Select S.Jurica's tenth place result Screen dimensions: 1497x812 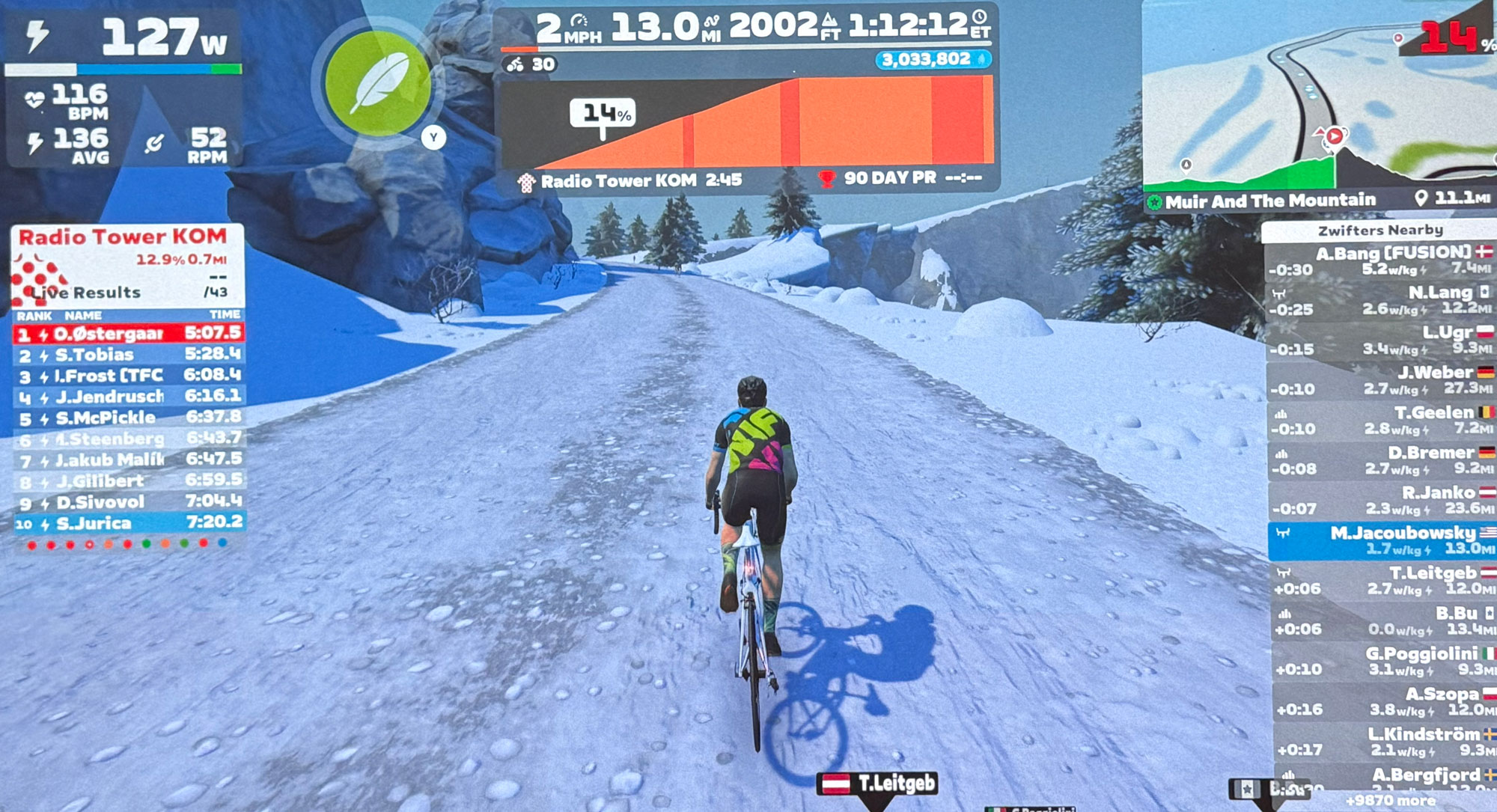(x=129, y=523)
